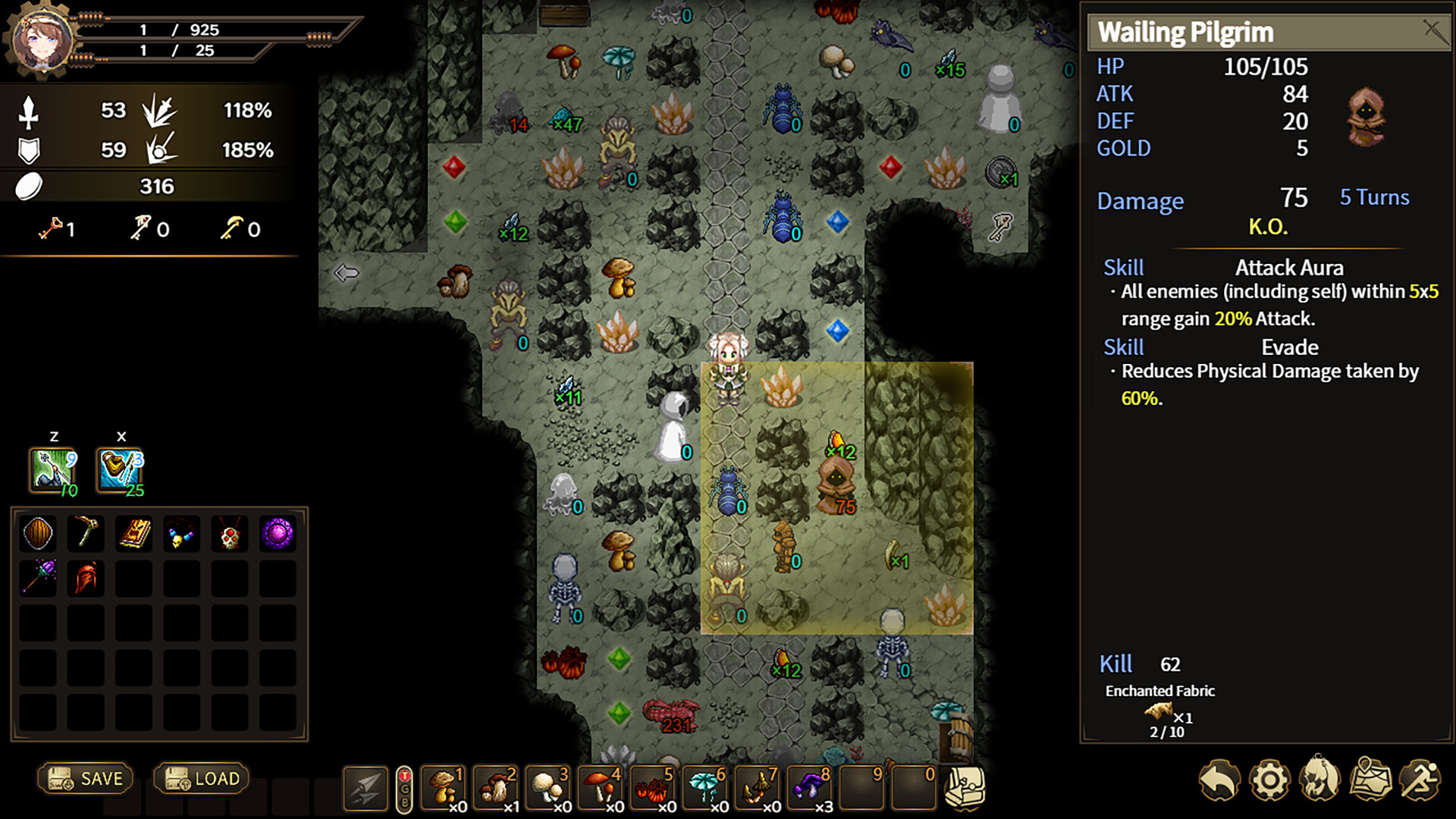Select the teal mushroom in hotbar slot 6

pos(706,789)
